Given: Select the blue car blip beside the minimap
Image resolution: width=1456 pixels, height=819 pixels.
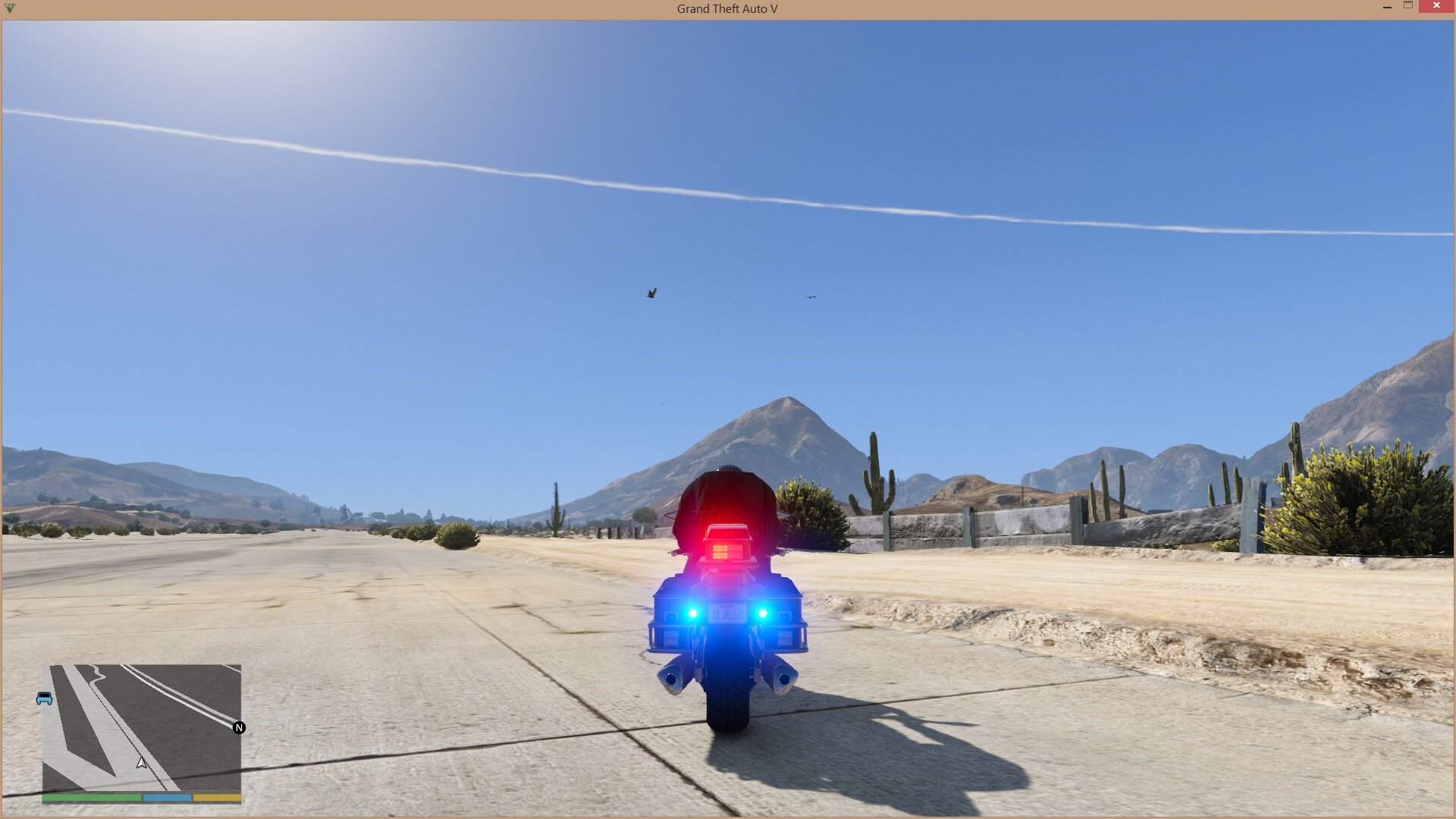Looking at the screenshot, I should click(x=45, y=698).
